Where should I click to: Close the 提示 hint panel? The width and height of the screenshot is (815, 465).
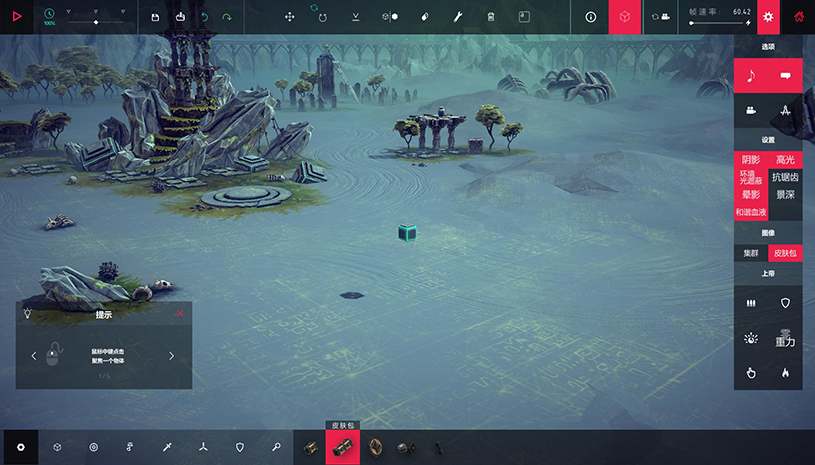(x=180, y=314)
